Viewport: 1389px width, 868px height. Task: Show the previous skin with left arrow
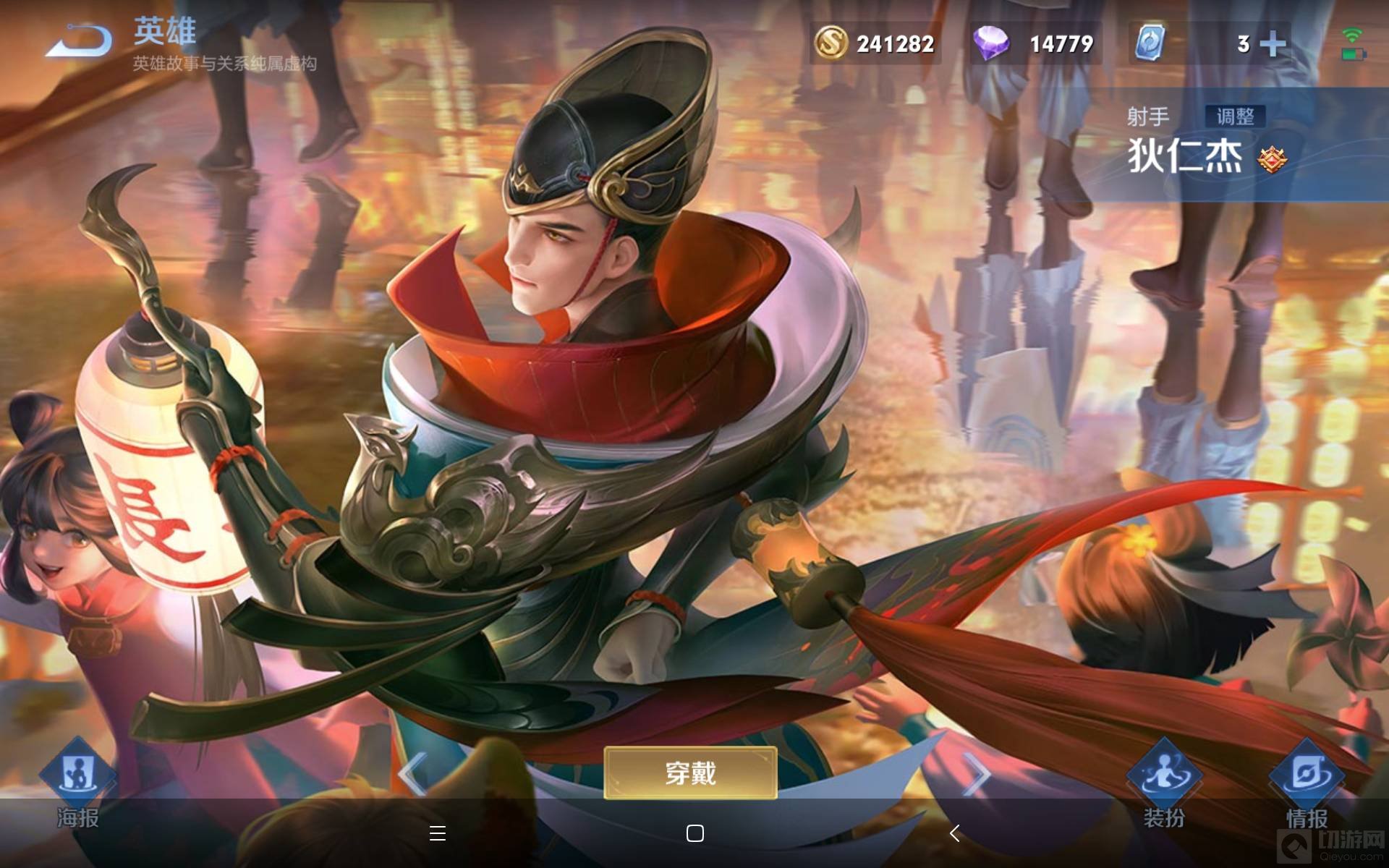click(412, 775)
